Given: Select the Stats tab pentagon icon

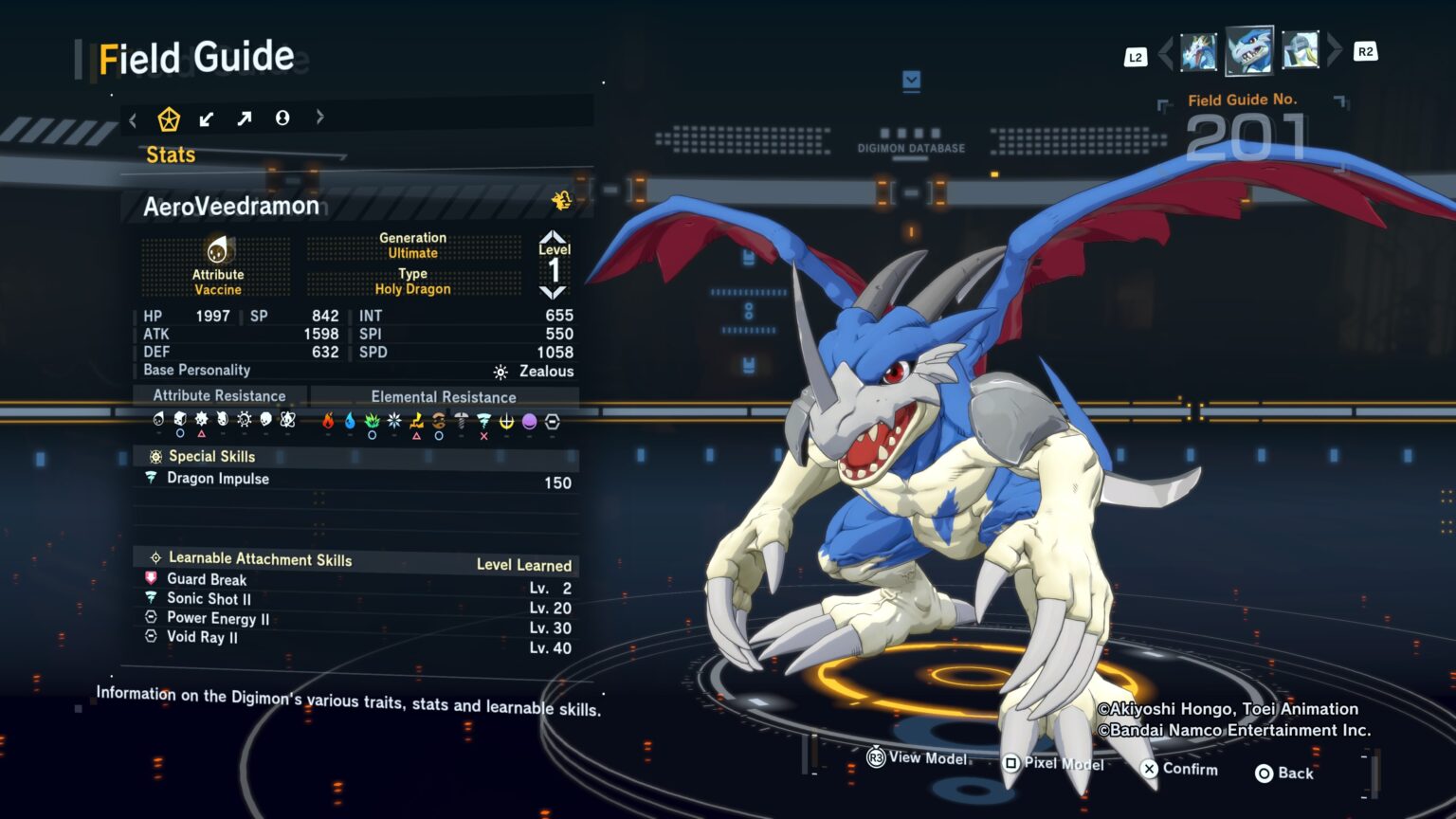Looking at the screenshot, I should coord(170,118).
